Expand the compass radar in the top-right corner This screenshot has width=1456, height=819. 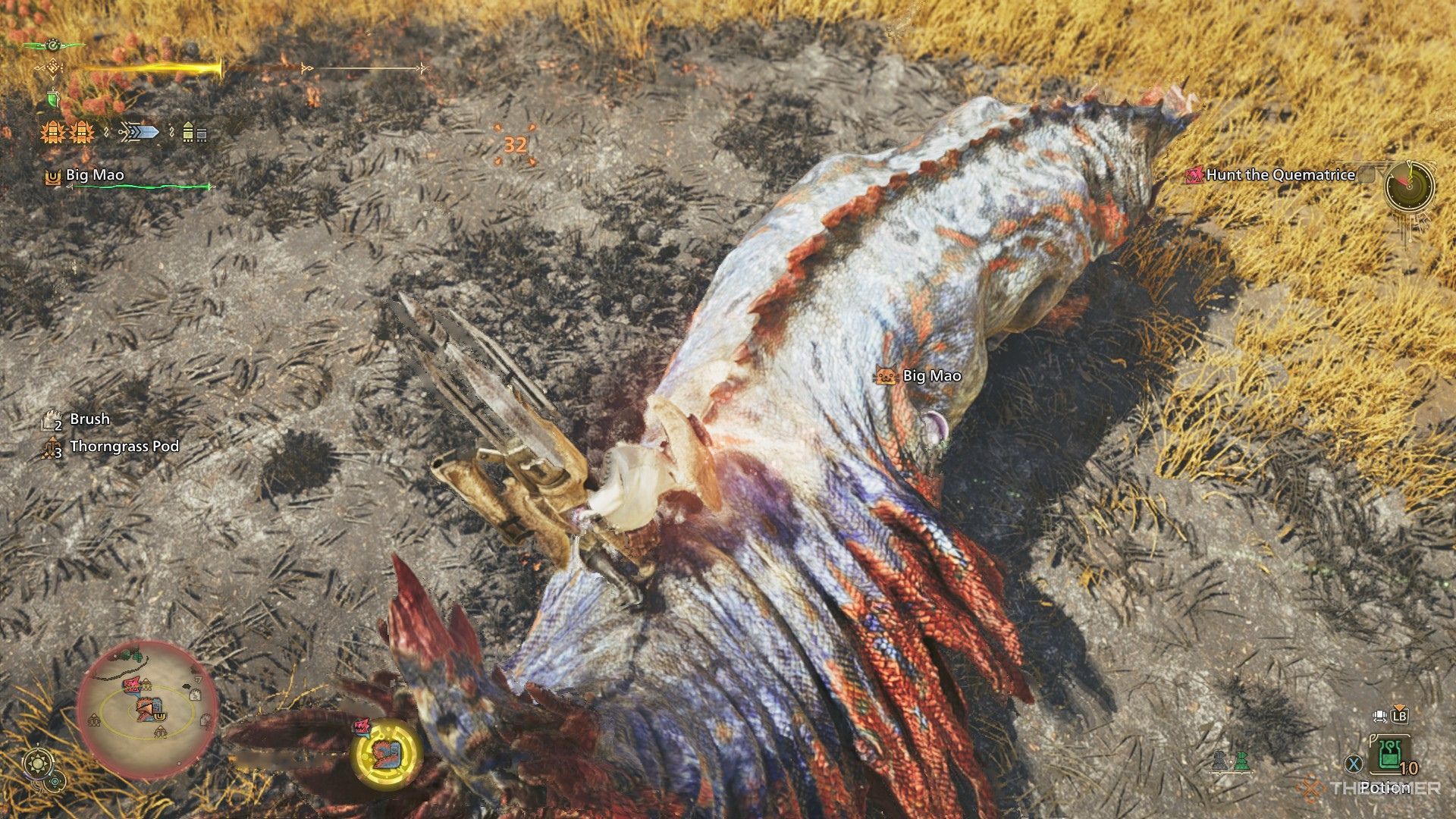pyautogui.click(x=1408, y=187)
